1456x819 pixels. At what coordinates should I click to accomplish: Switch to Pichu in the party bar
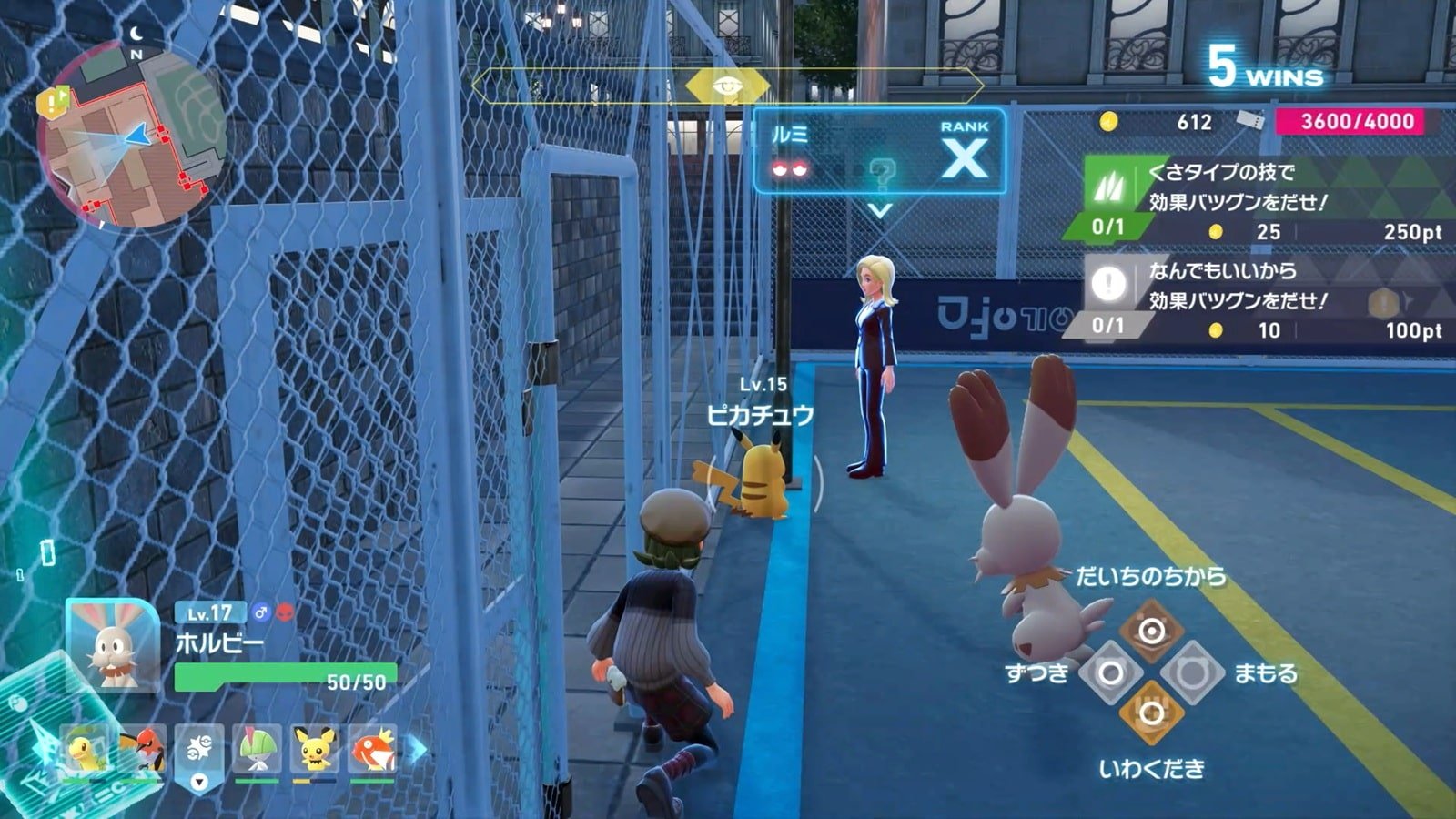point(314,750)
